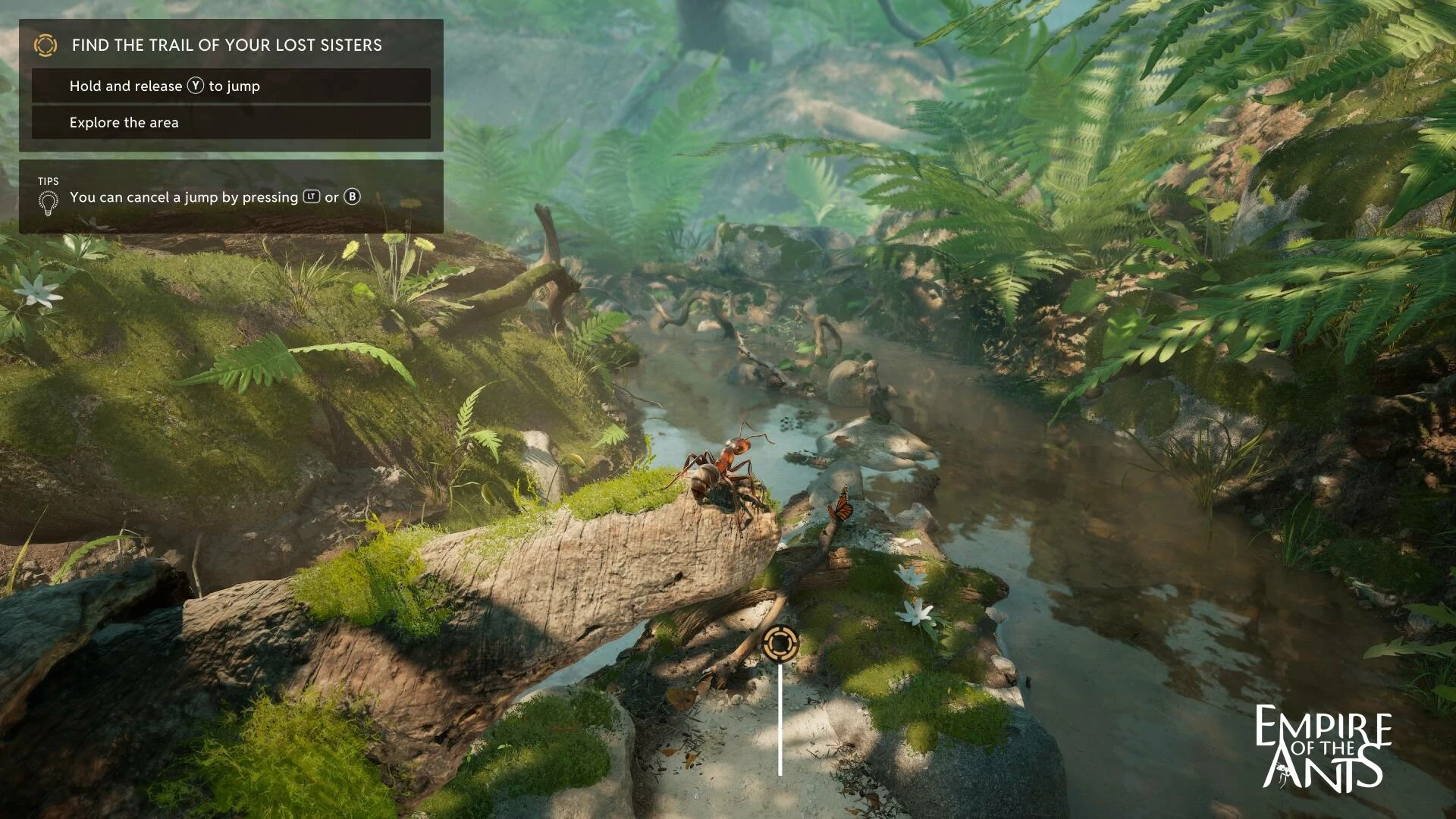Select the 'Find the trail of your lost sisters' objective header
This screenshot has height=819, width=1456.
(x=227, y=45)
